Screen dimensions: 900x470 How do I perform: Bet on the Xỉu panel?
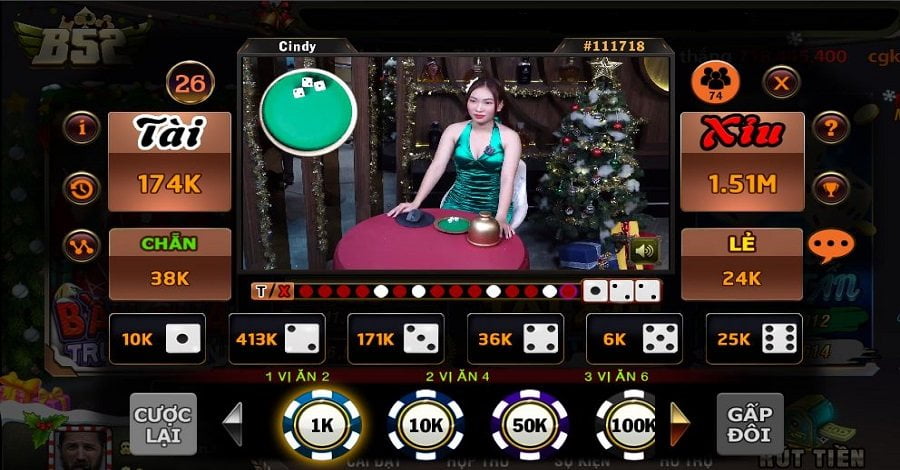point(742,160)
